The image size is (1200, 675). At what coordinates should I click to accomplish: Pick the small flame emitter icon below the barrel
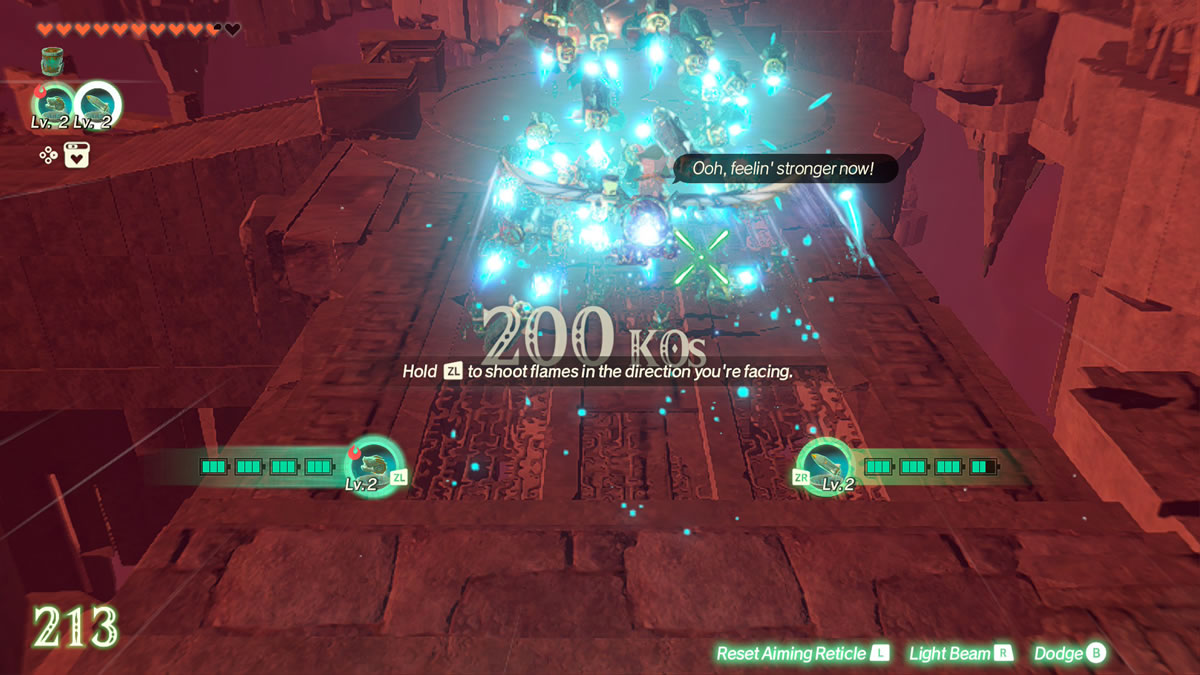(x=53, y=105)
